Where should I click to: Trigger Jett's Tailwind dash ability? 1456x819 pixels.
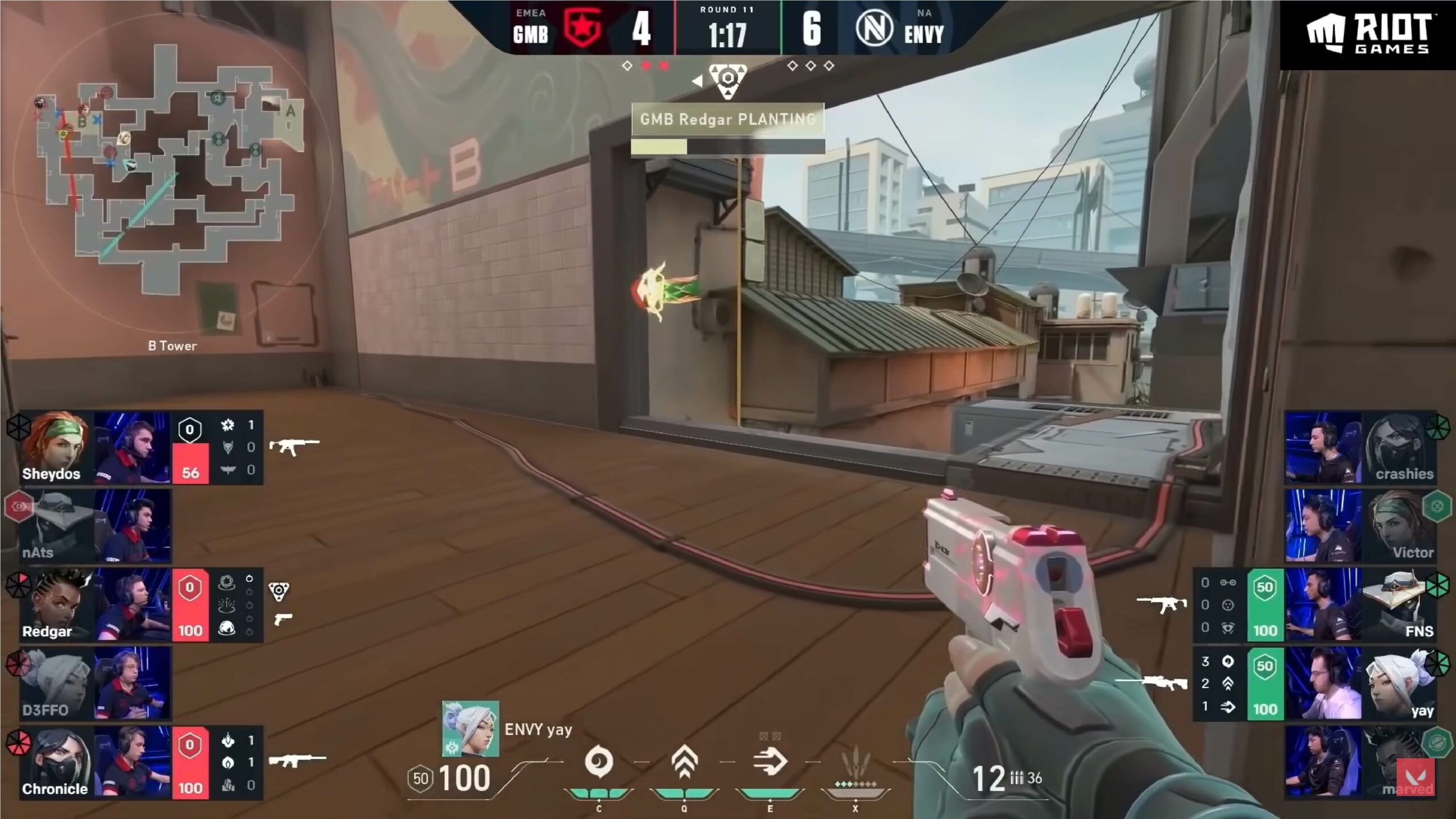pyautogui.click(x=770, y=762)
